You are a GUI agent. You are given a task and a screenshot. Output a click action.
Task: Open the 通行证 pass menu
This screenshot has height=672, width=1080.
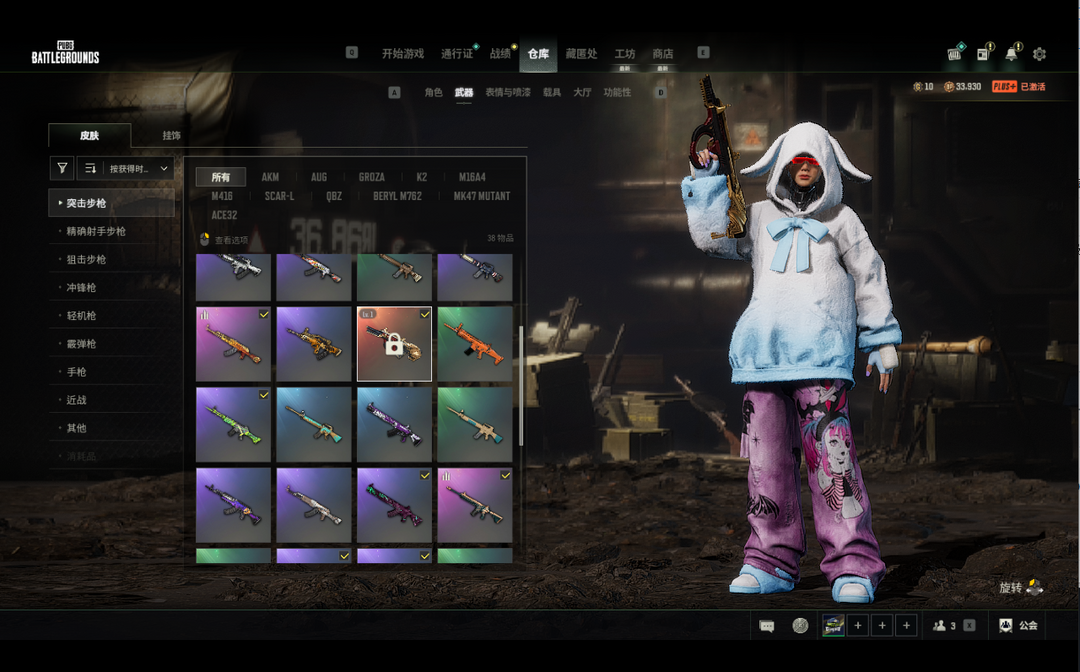point(457,54)
